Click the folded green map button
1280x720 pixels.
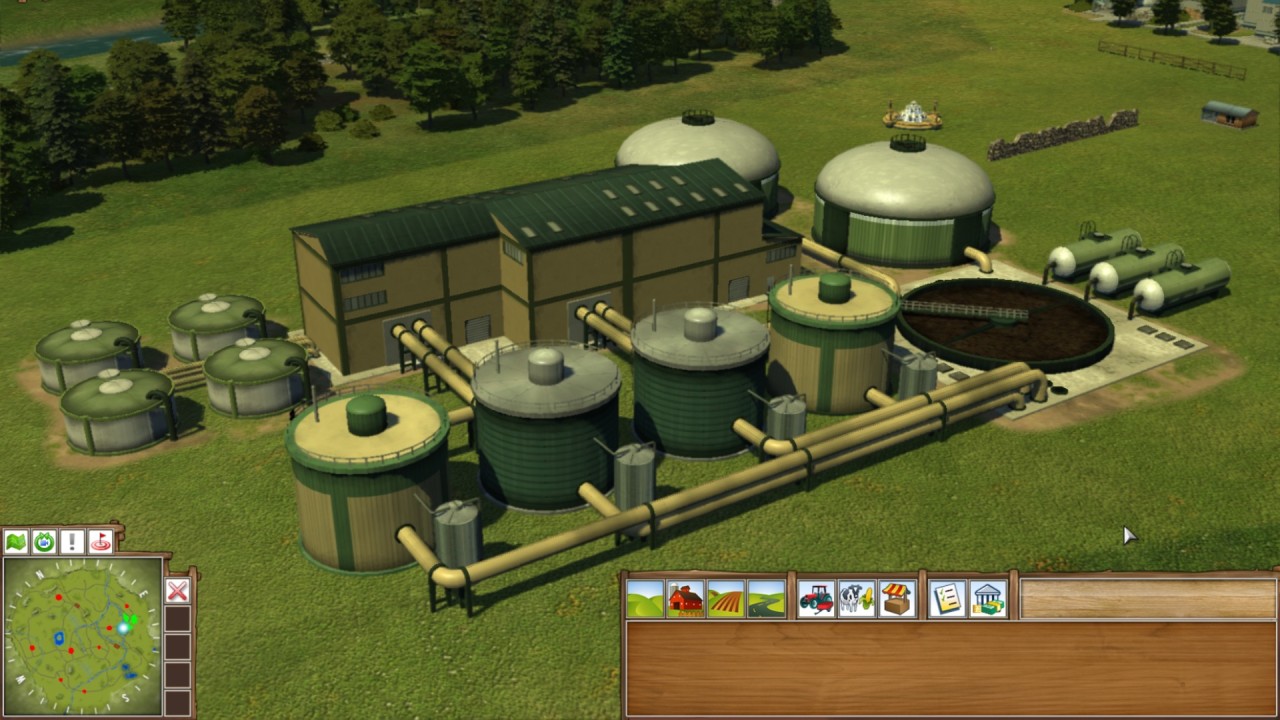coord(16,542)
